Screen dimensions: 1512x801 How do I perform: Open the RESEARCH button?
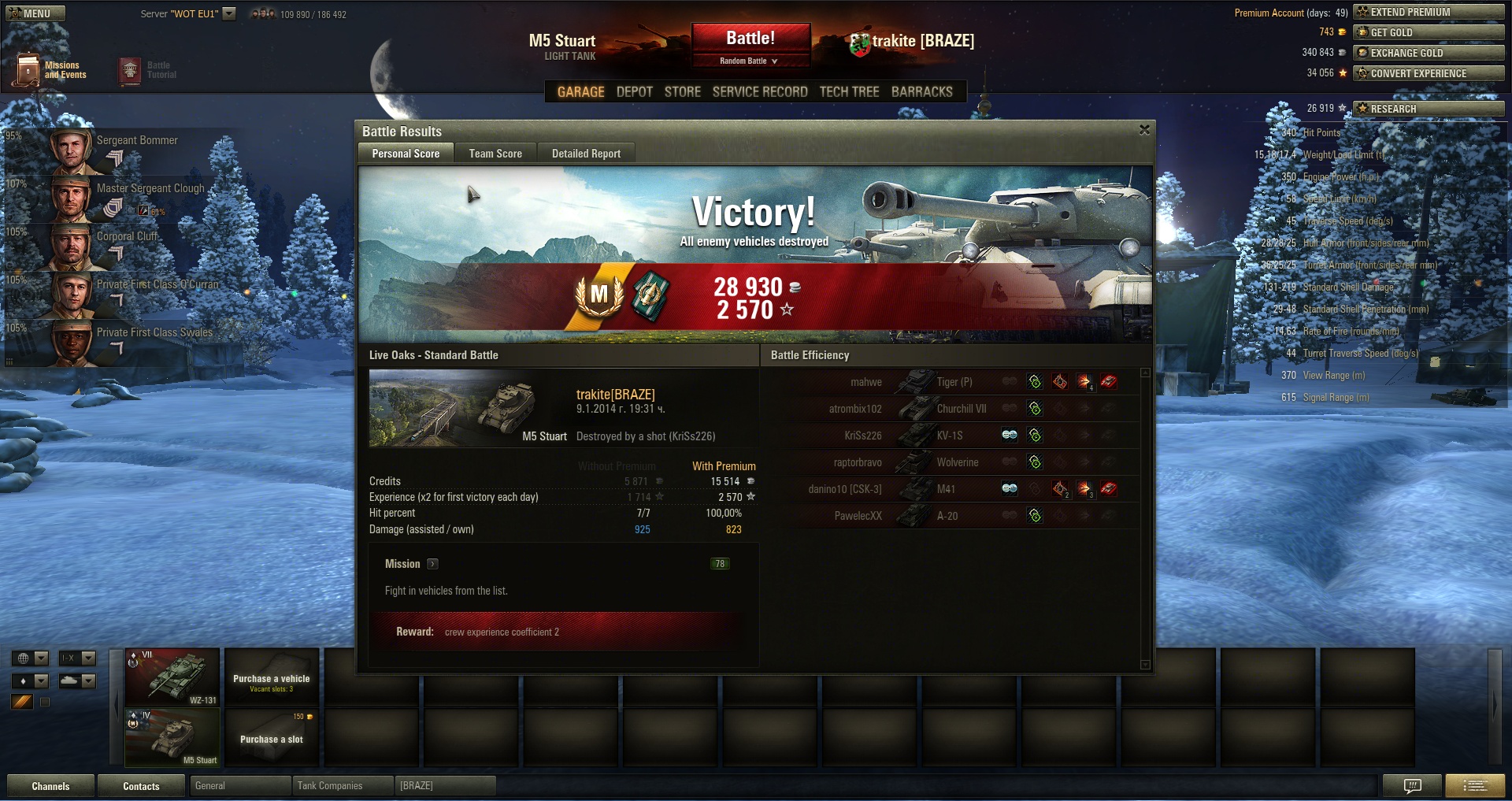(x=1428, y=109)
